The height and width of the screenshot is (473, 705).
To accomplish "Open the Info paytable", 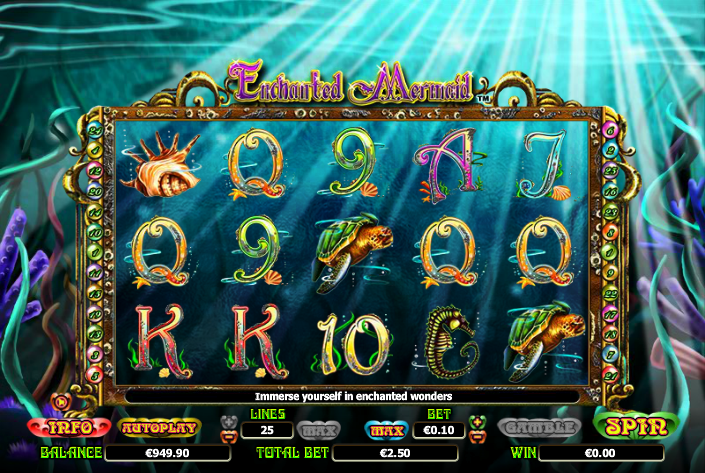I will [x=72, y=427].
